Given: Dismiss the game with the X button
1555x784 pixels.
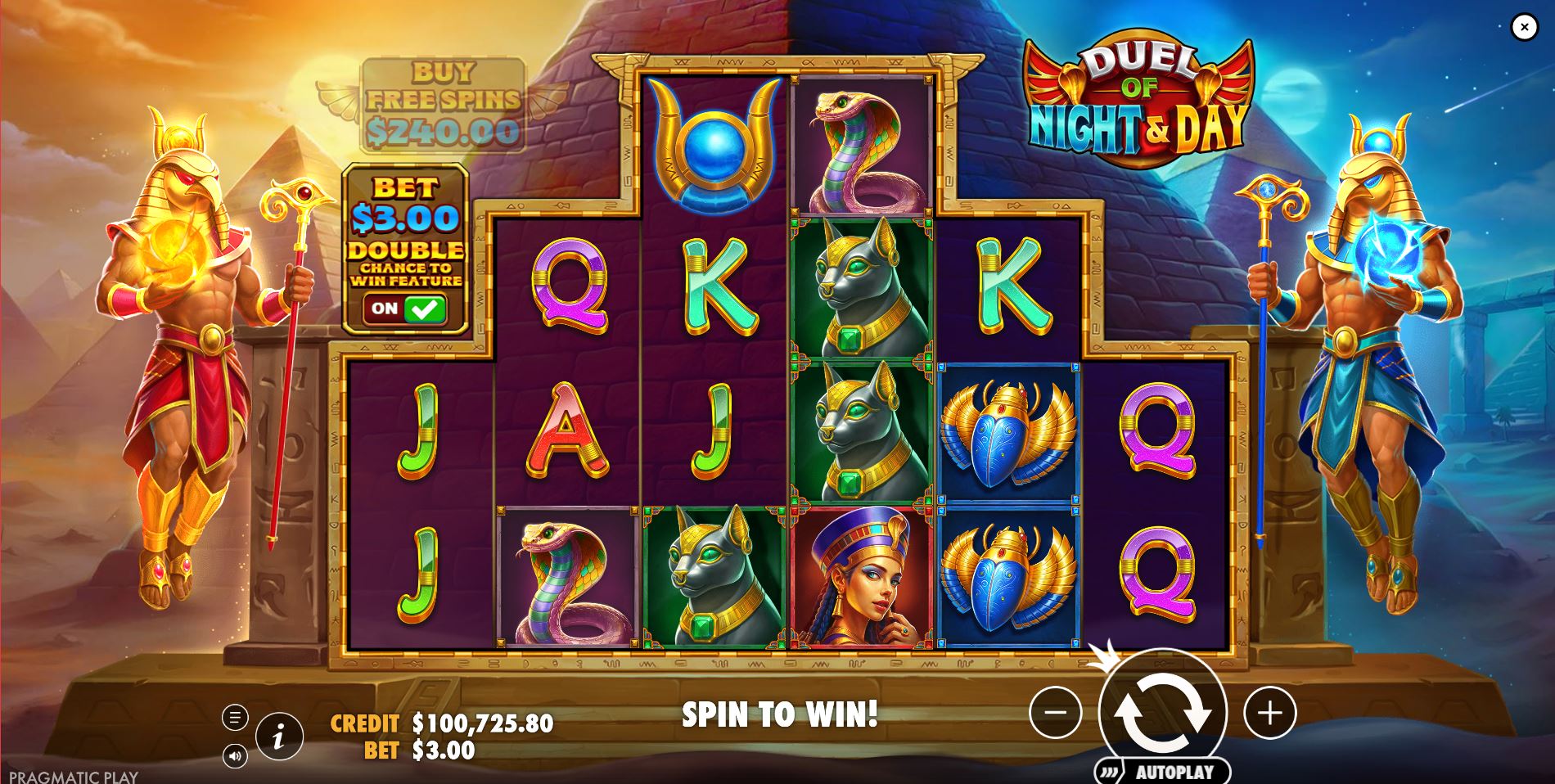Looking at the screenshot, I should [1524, 27].
